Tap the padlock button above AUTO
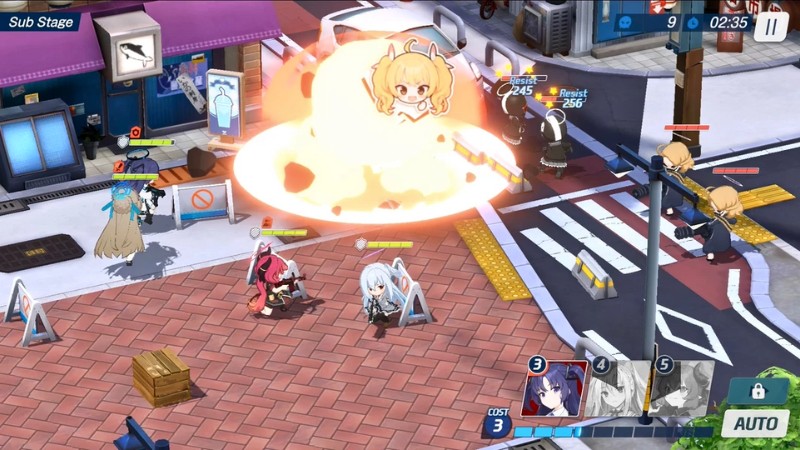800x450 pixels. coord(757,390)
